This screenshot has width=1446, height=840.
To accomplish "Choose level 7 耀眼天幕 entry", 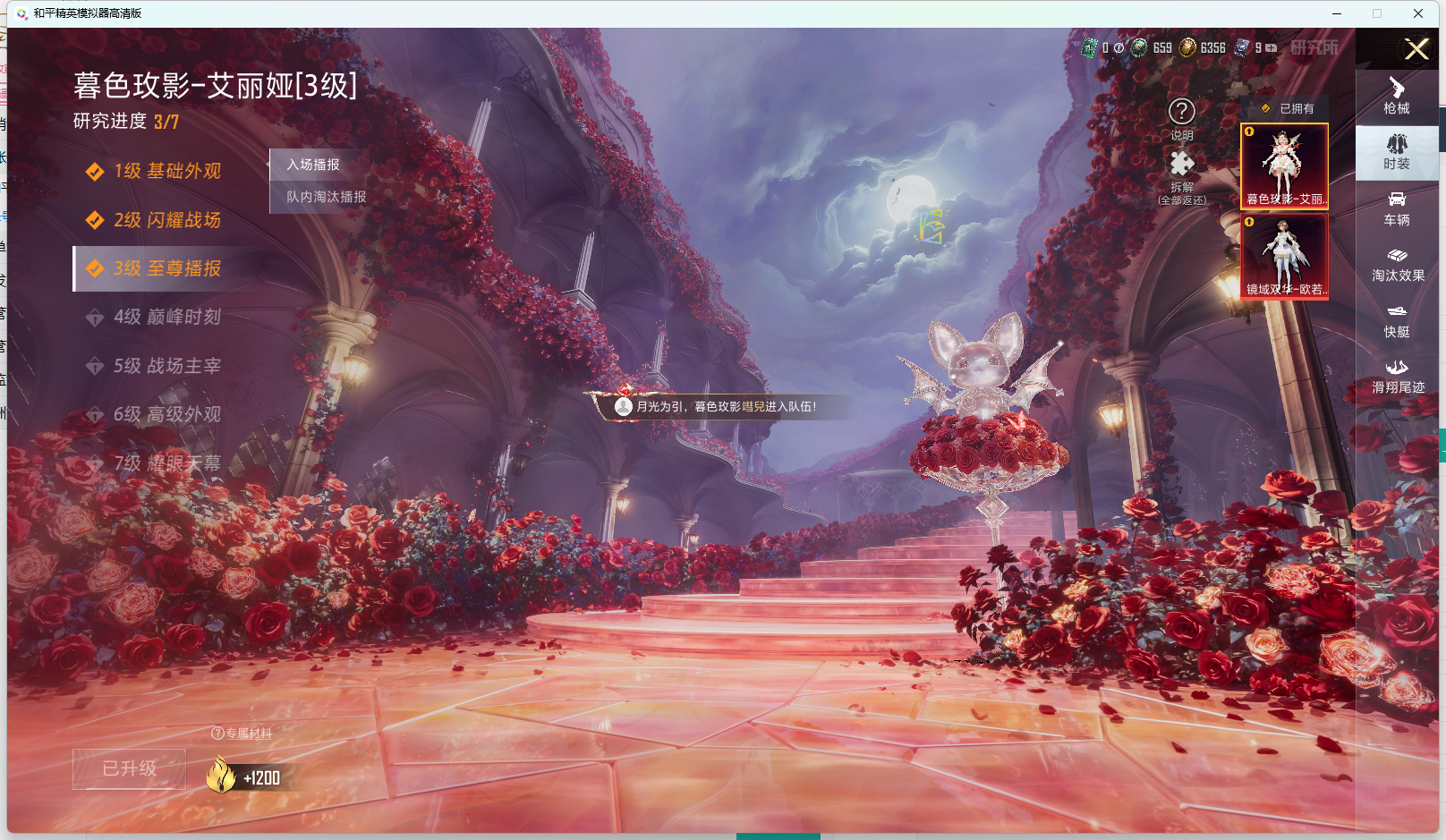I will [x=166, y=463].
